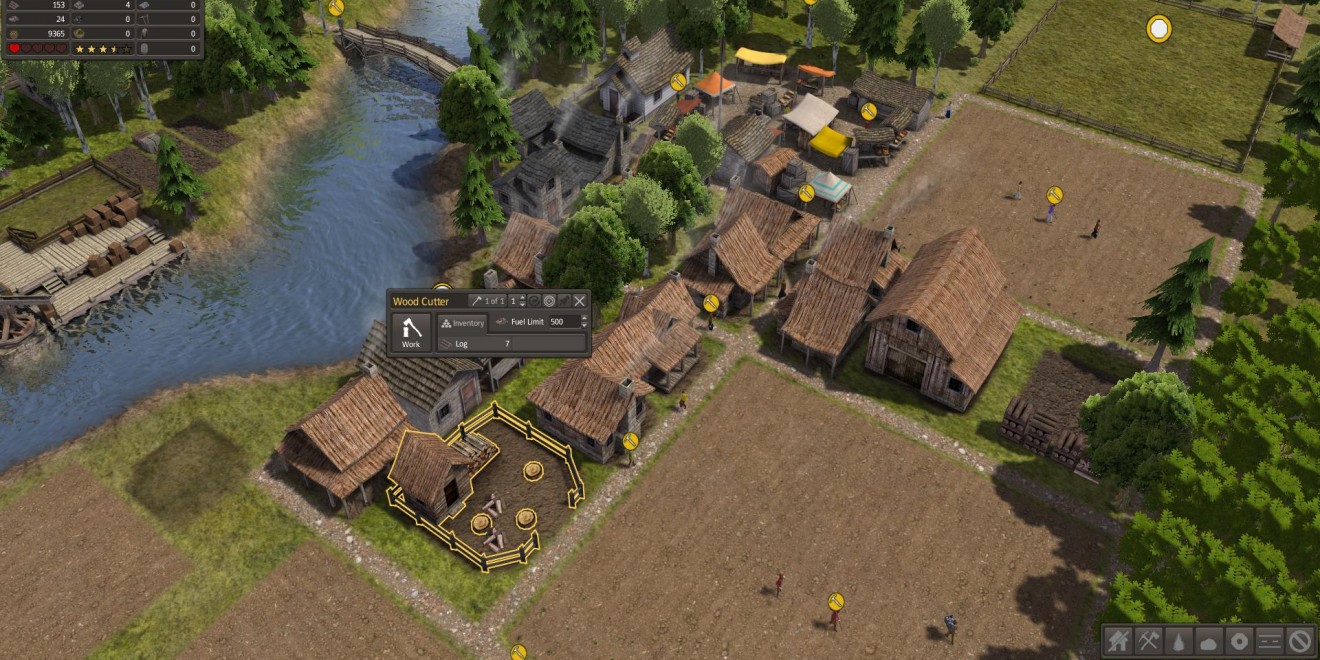Click the cancel removal circle-slash tool
1320x660 pixels.
[1299, 640]
